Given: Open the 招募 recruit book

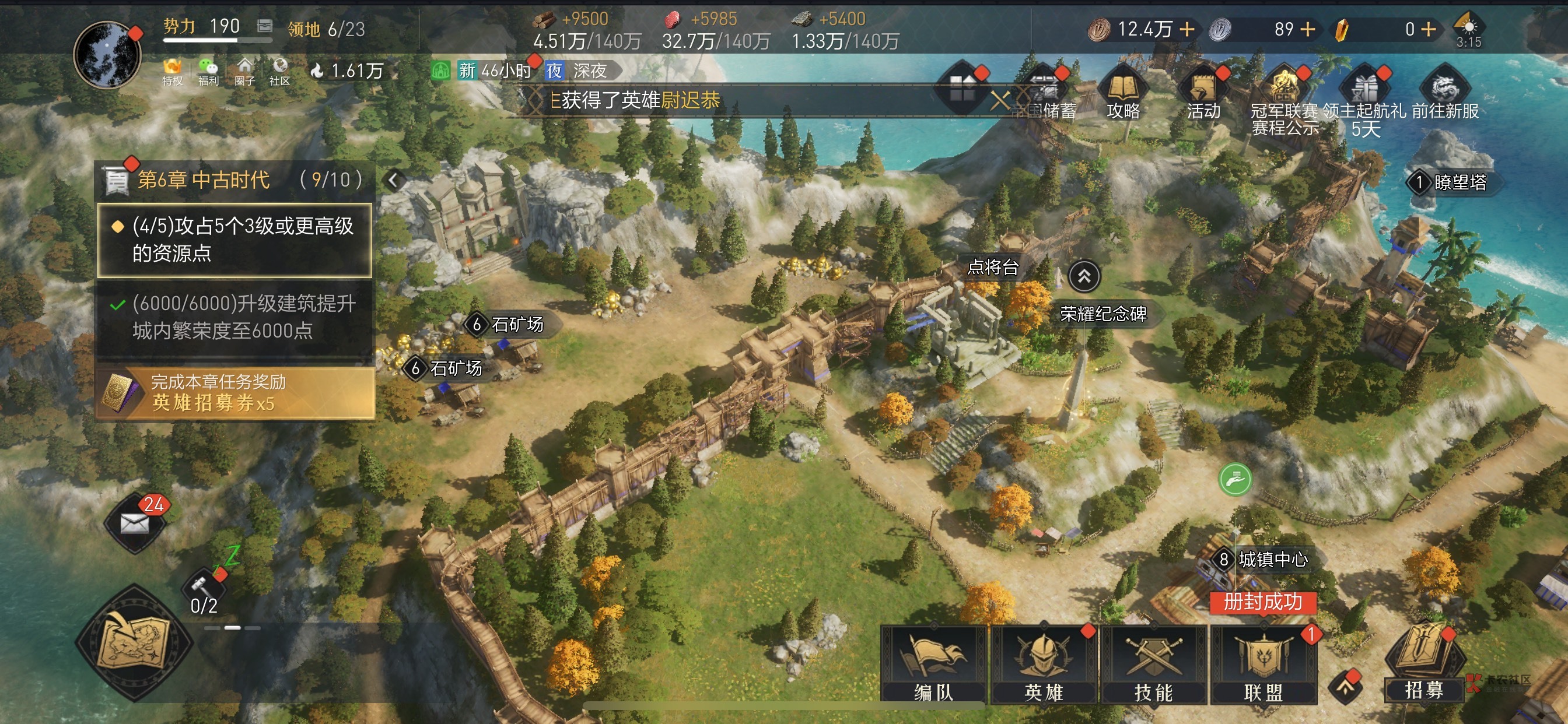Looking at the screenshot, I should [1423, 663].
